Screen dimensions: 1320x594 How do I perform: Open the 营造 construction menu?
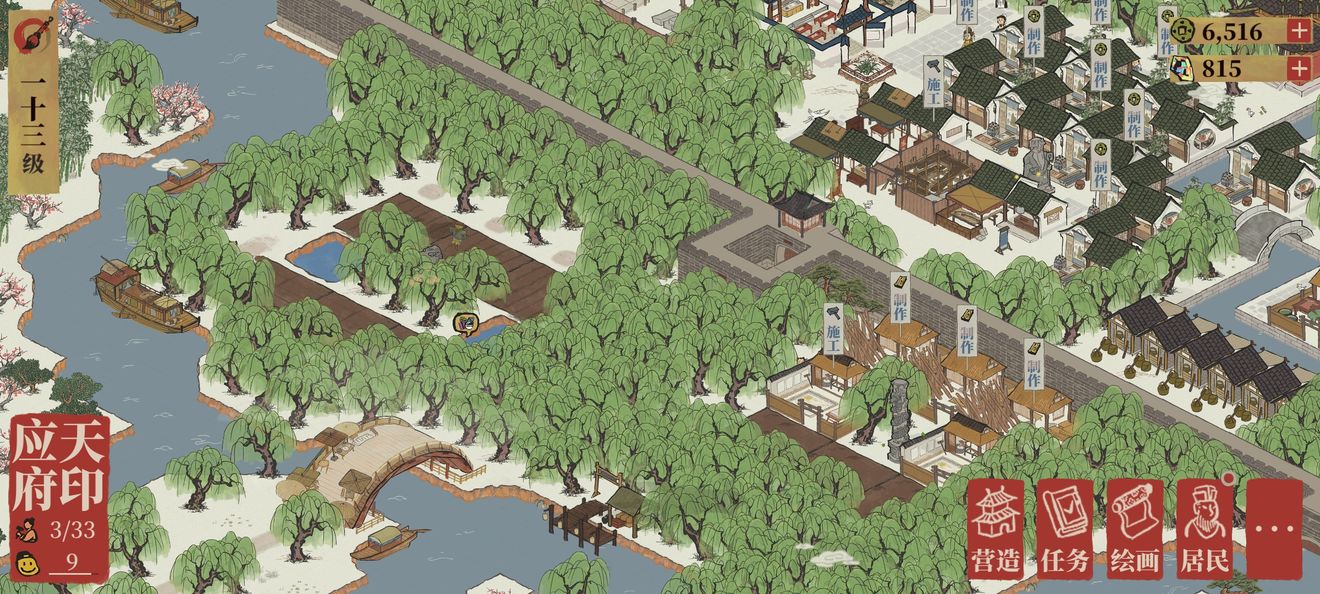point(995,529)
